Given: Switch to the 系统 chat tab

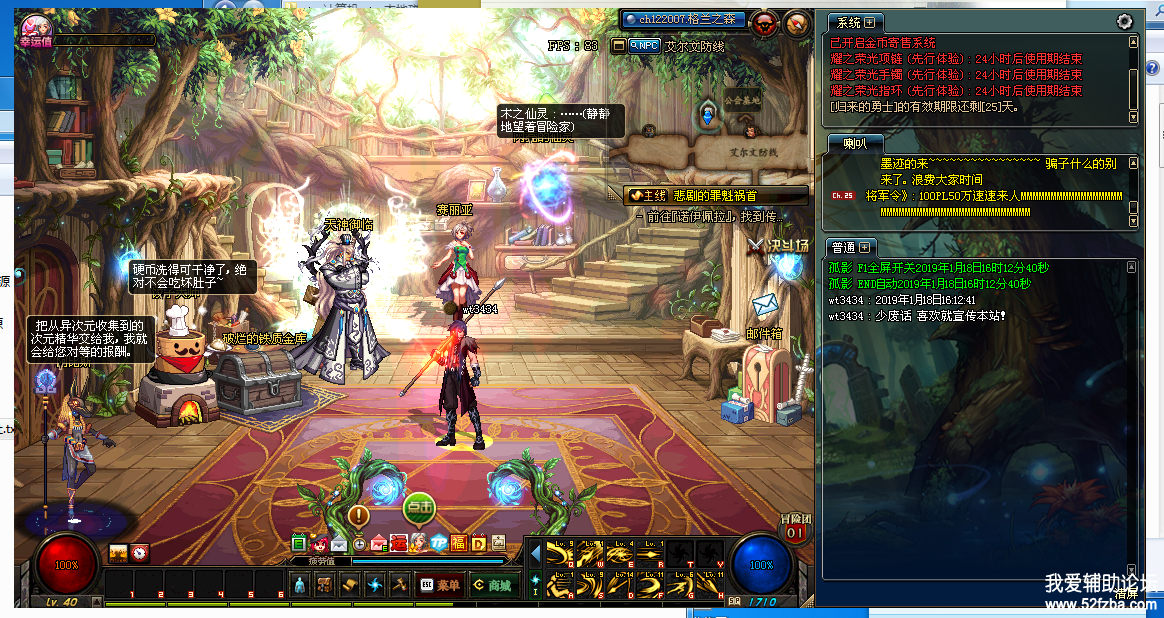Looking at the screenshot, I should coord(853,22).
